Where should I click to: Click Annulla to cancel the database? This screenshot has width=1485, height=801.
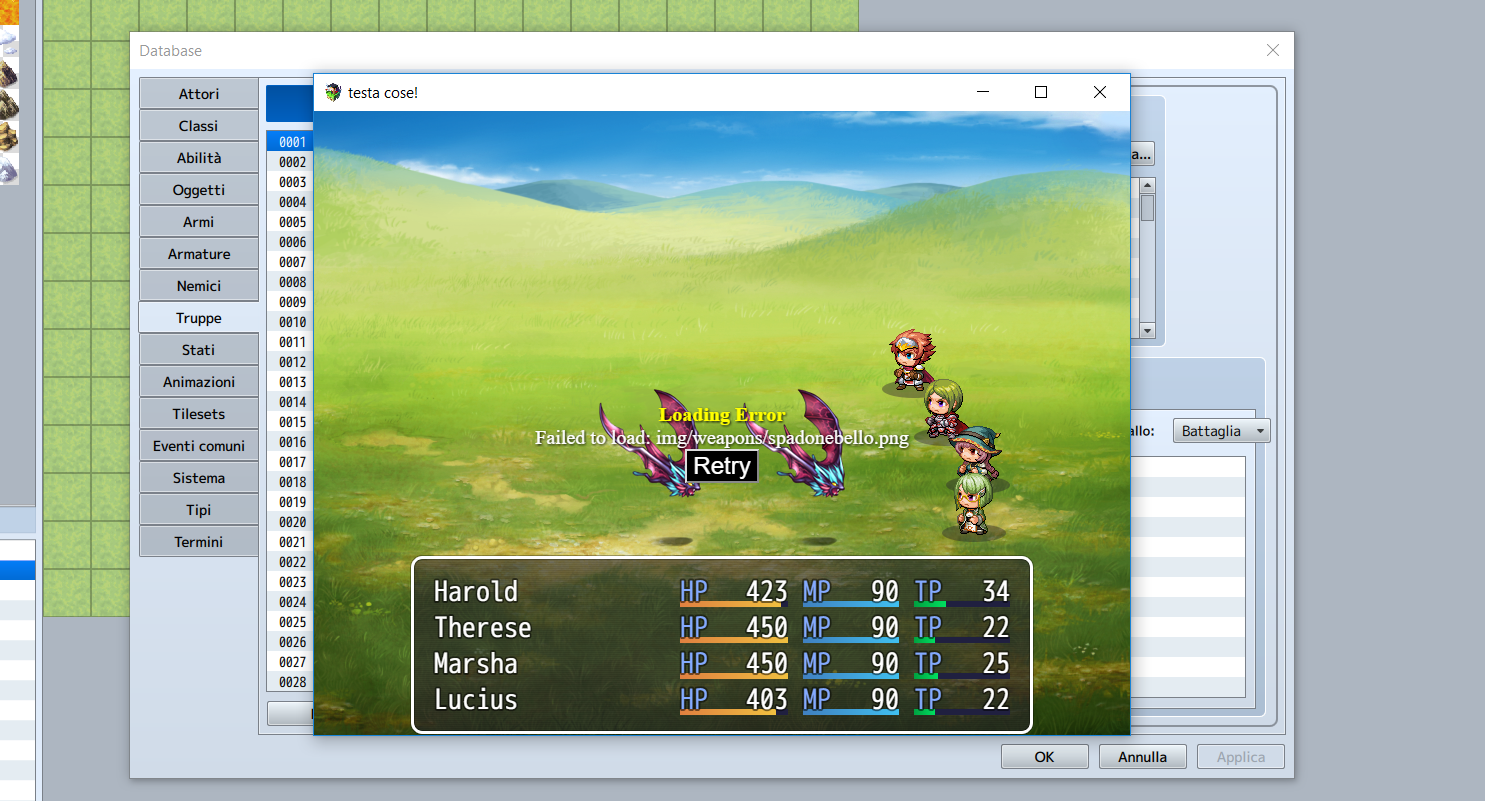point(1142,757)
